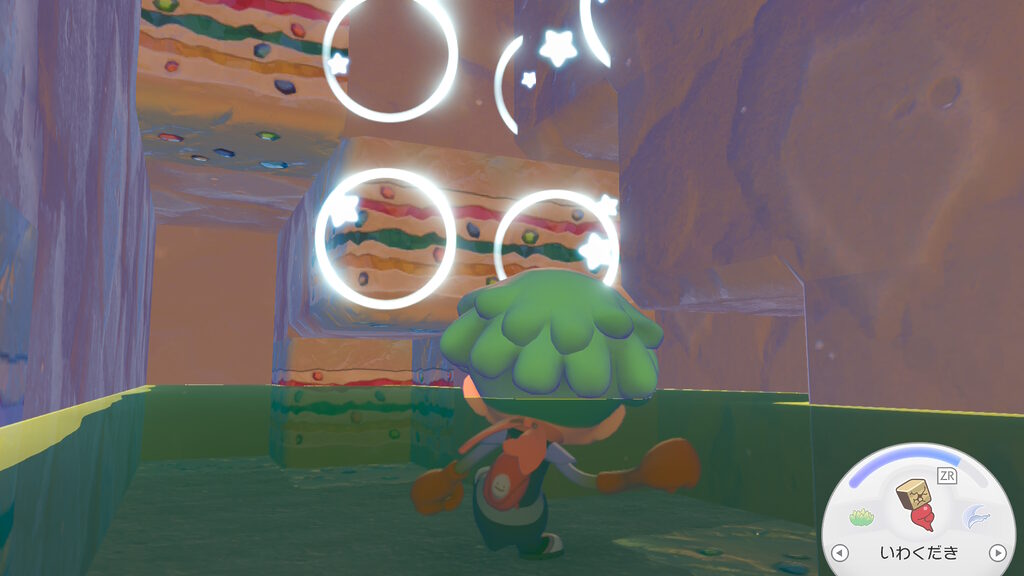Click the right arrow to cycle abilities

[x=996, y=552]
